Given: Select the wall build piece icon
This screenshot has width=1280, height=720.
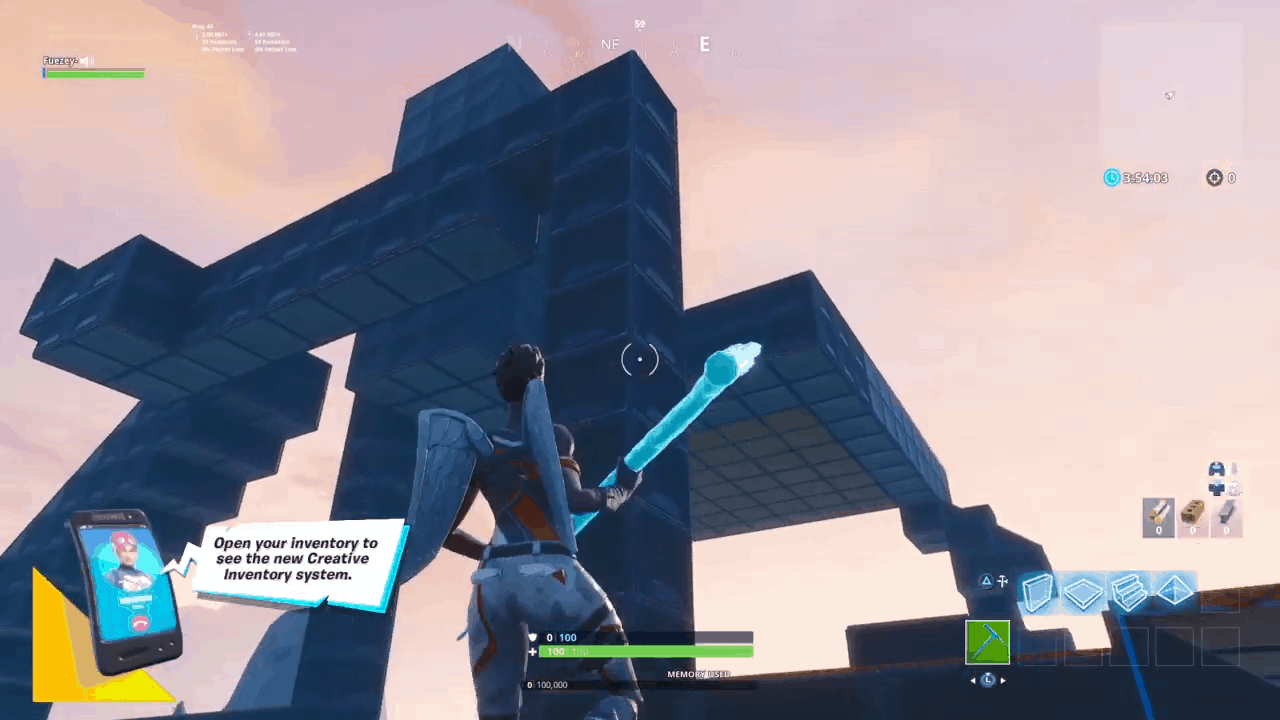Looking at the screenshot, I should click(x=1038, y=591).
